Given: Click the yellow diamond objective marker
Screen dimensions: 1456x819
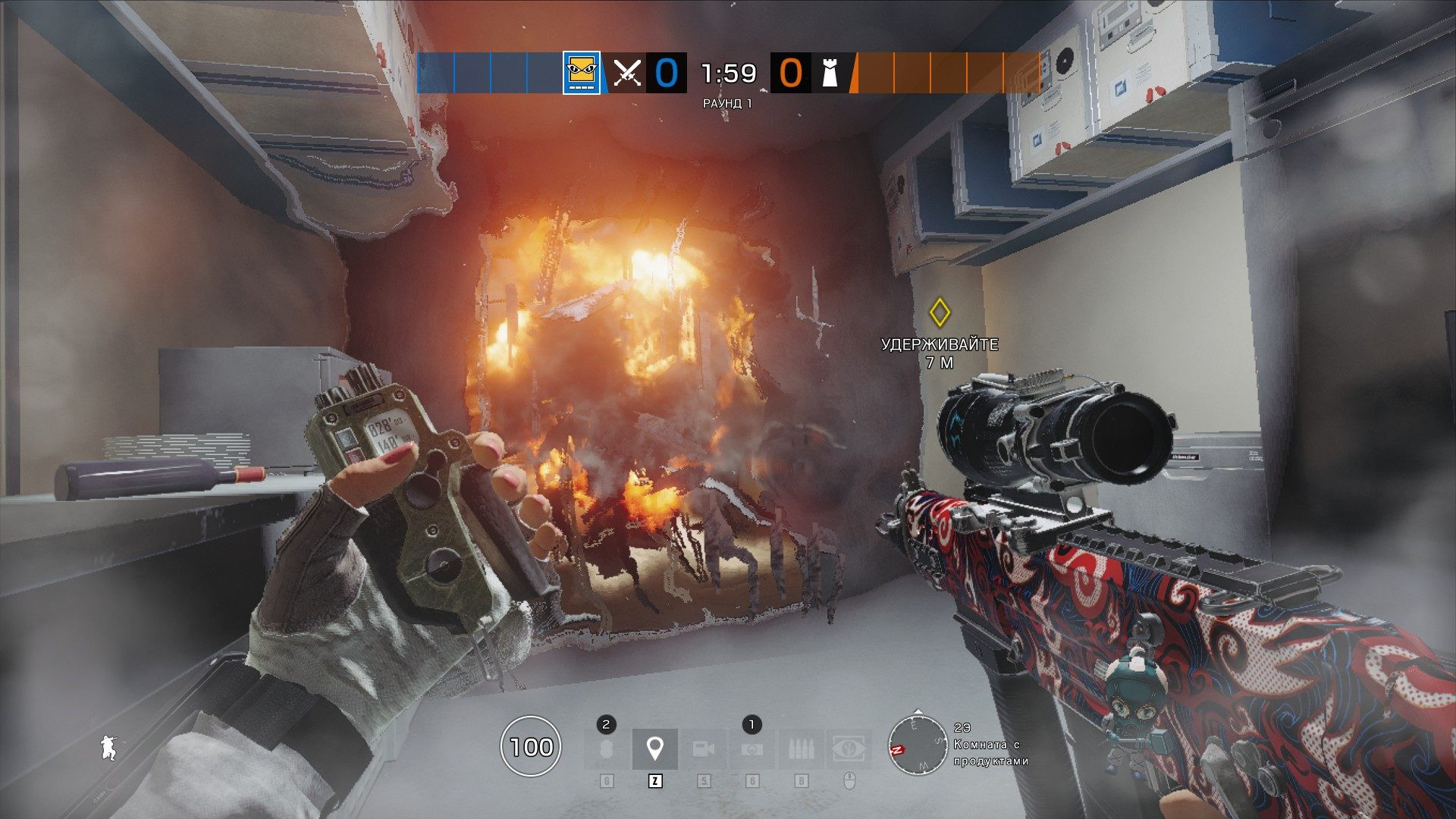Looking at the screenshot, I should tap(940, 312).
